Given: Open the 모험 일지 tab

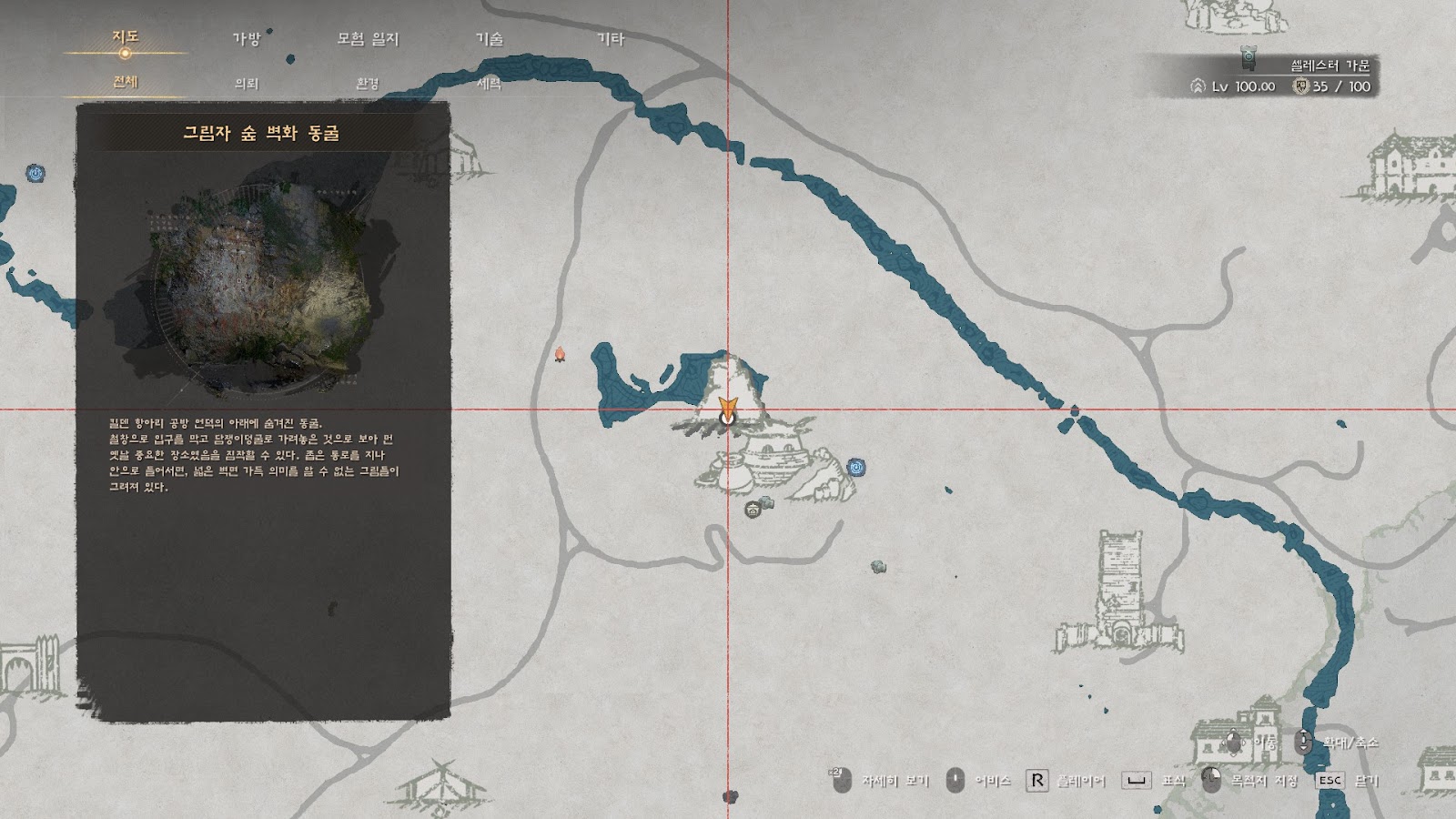Looking at the screenshot, I should [x=368, y=38].
